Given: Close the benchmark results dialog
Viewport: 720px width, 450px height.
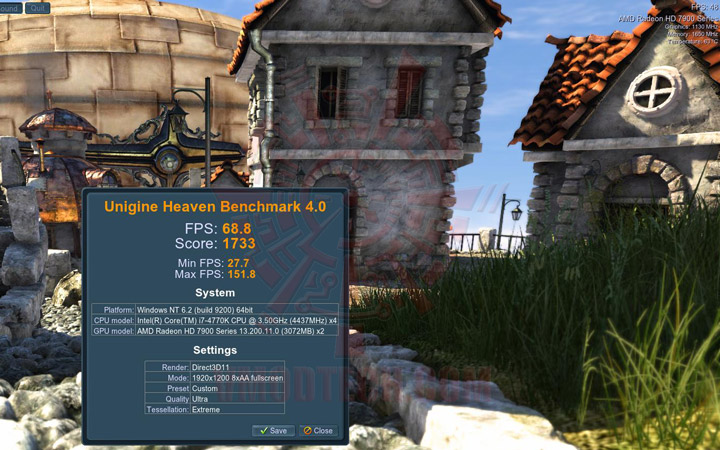Looking at the screenshot, I should coord(318,430).
